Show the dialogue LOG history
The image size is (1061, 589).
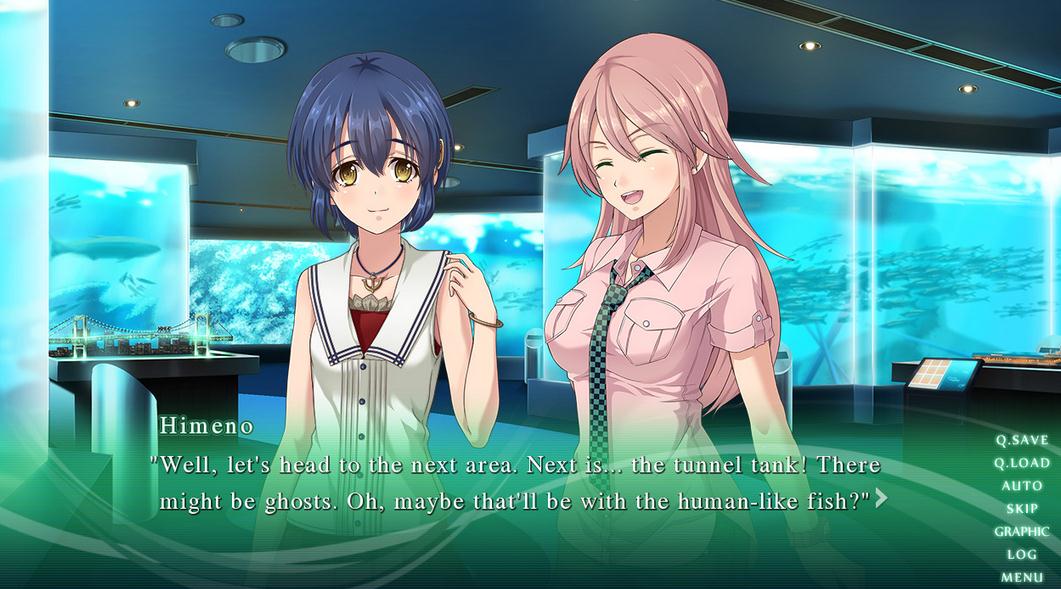pyautogui.click(x=1022, y=555)
